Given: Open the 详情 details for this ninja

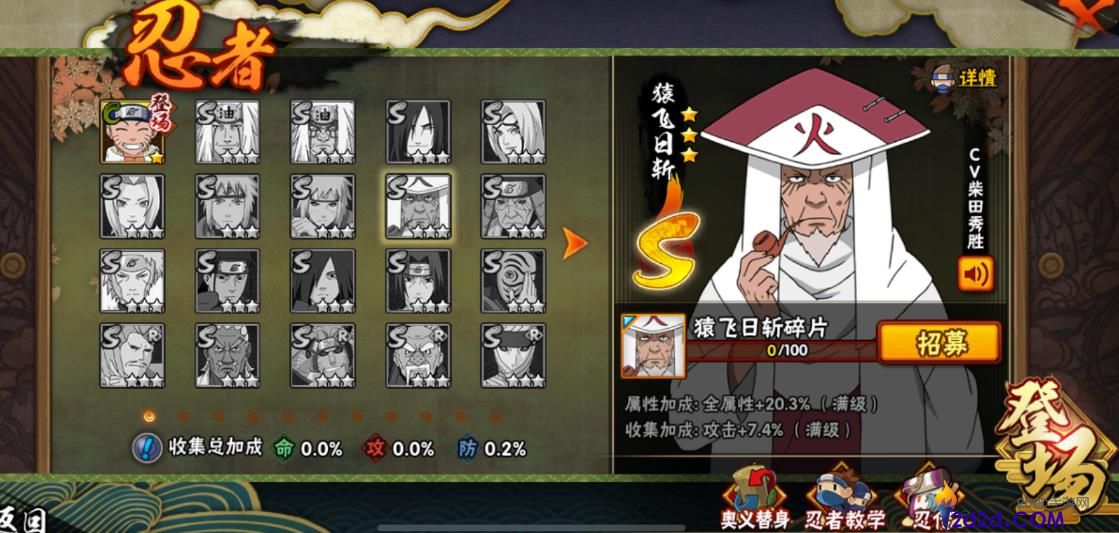Looking at the screenshot, I should 965,78.
